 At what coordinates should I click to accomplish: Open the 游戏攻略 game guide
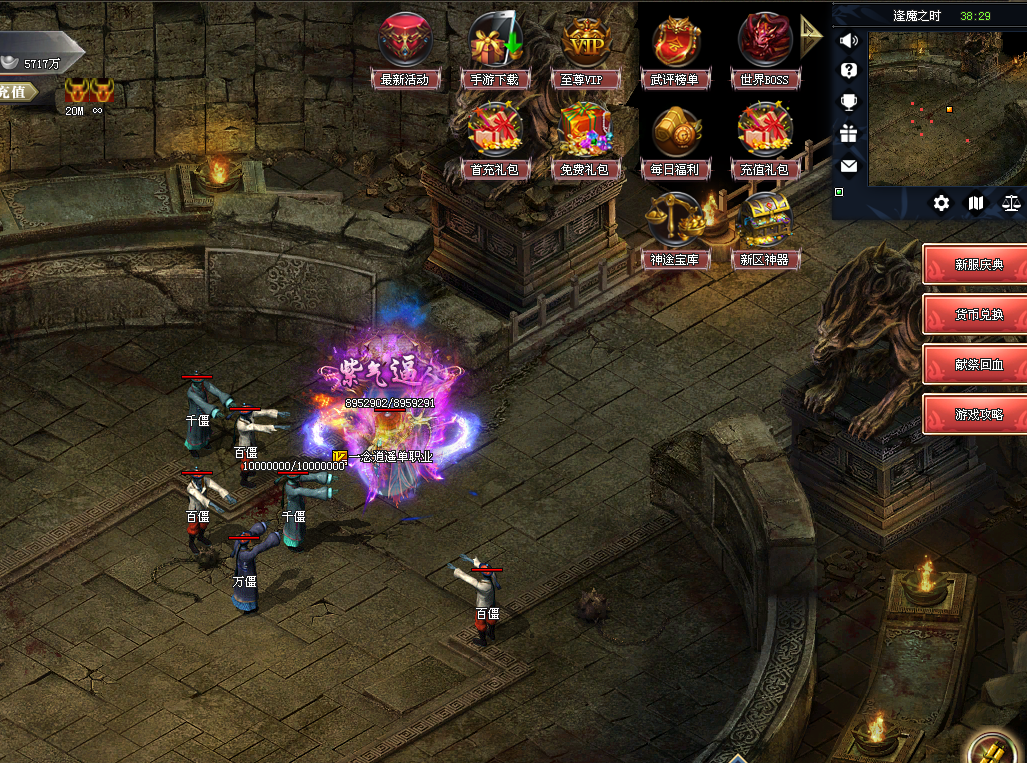click(x=977, y=414)
